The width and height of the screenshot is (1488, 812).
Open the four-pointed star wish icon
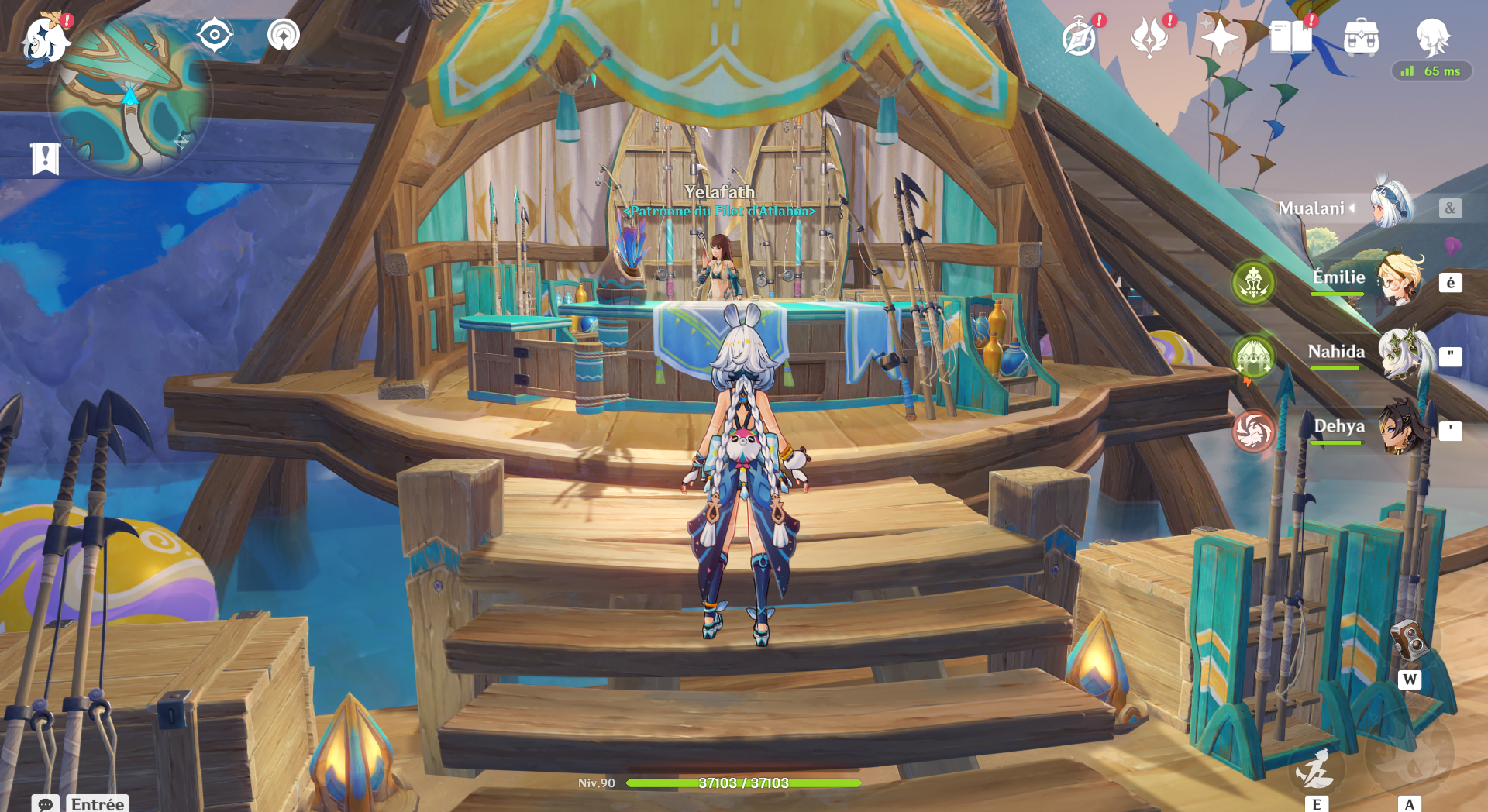pyautogui.click(x=1219, y=37)
